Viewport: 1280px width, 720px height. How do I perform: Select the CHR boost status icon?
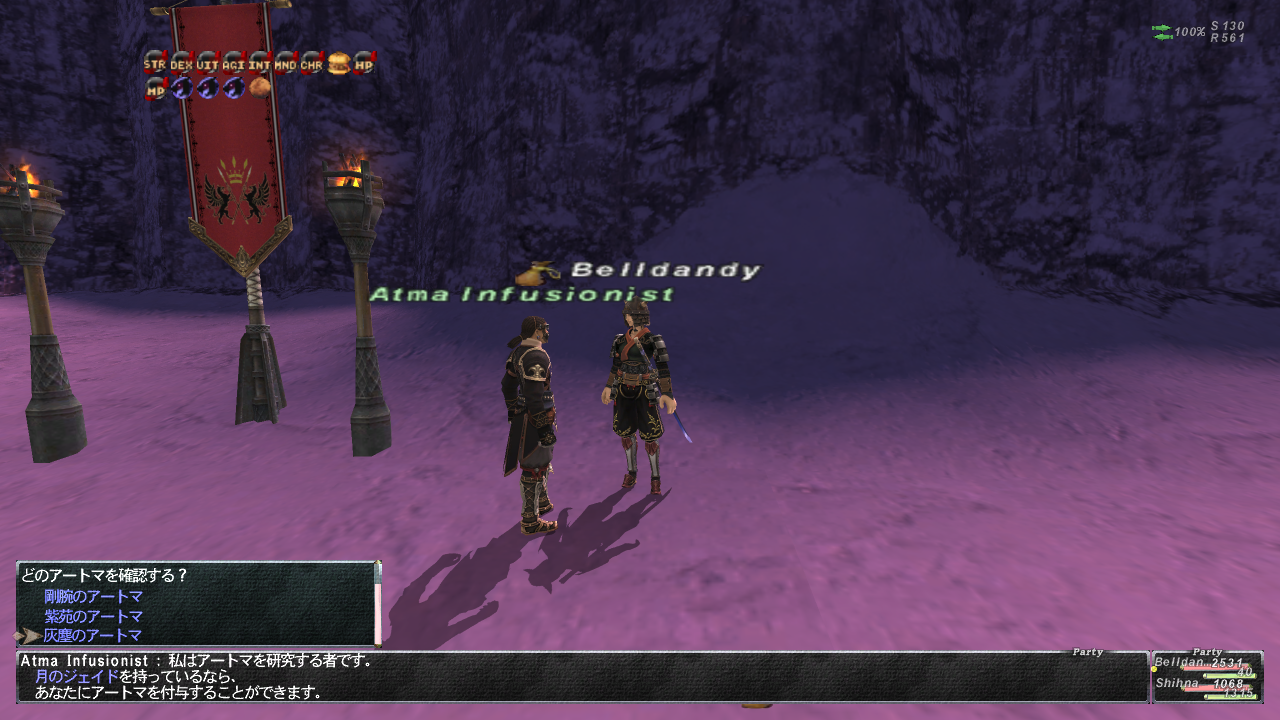pyautogui.click(x=312, y=64)
